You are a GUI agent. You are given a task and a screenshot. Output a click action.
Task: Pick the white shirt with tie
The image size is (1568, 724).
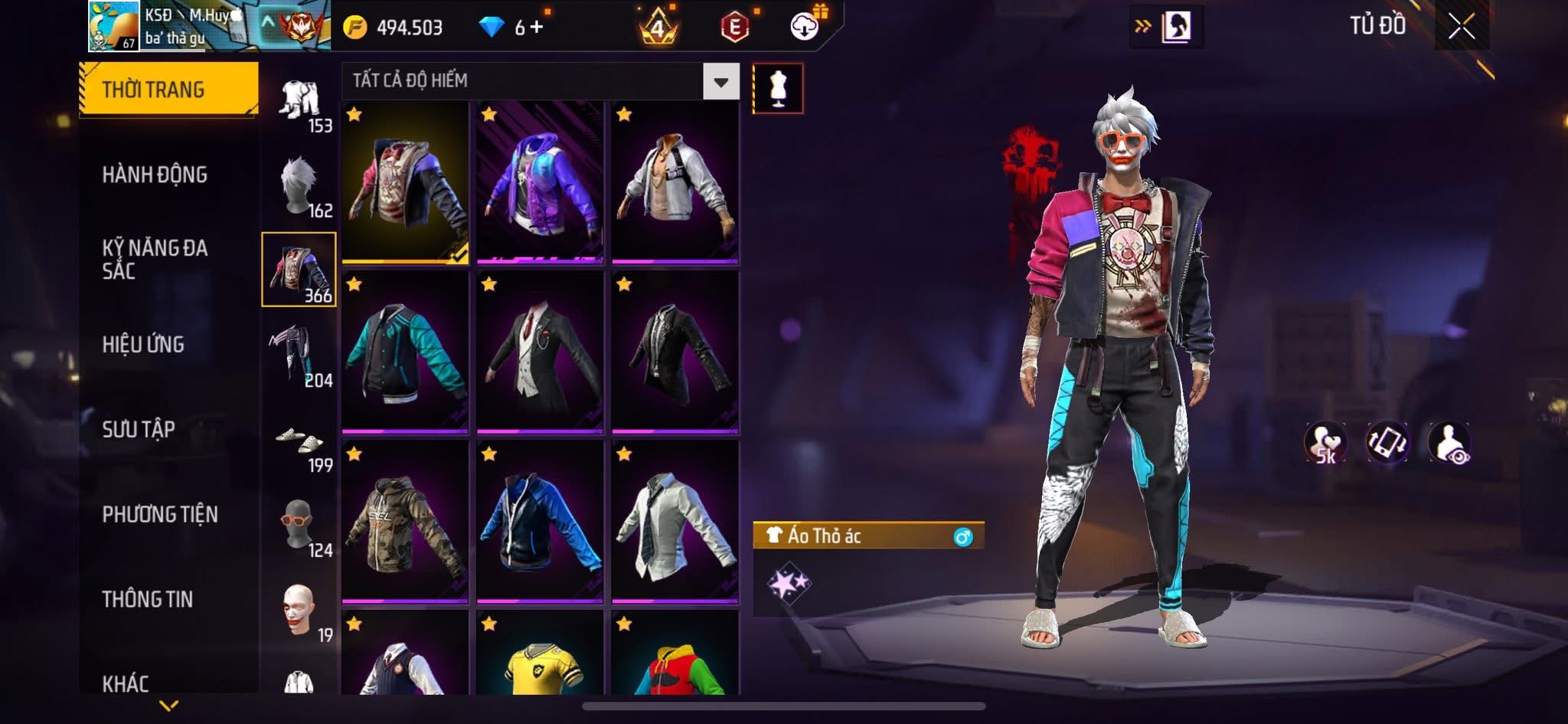675,523
